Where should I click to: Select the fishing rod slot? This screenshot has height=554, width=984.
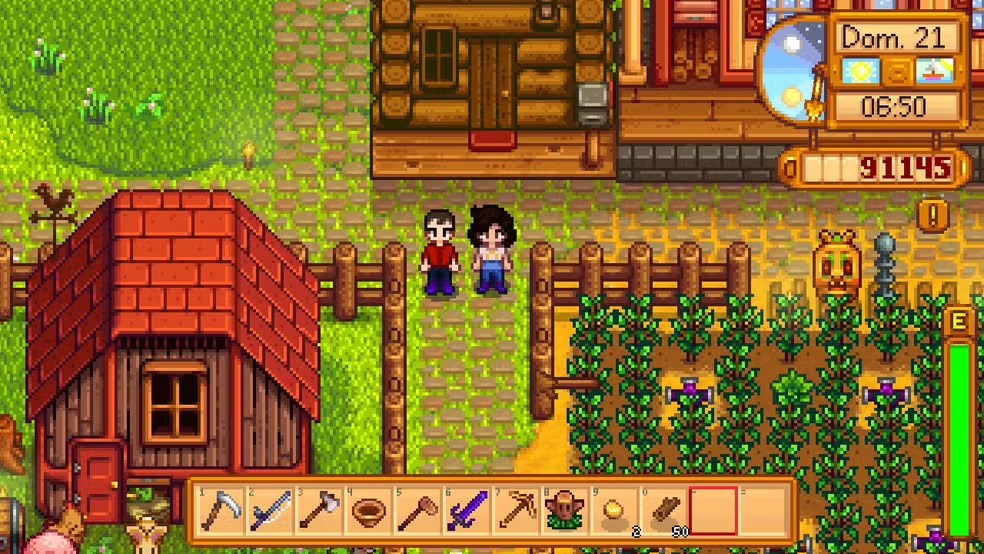[x=270, y=511]
